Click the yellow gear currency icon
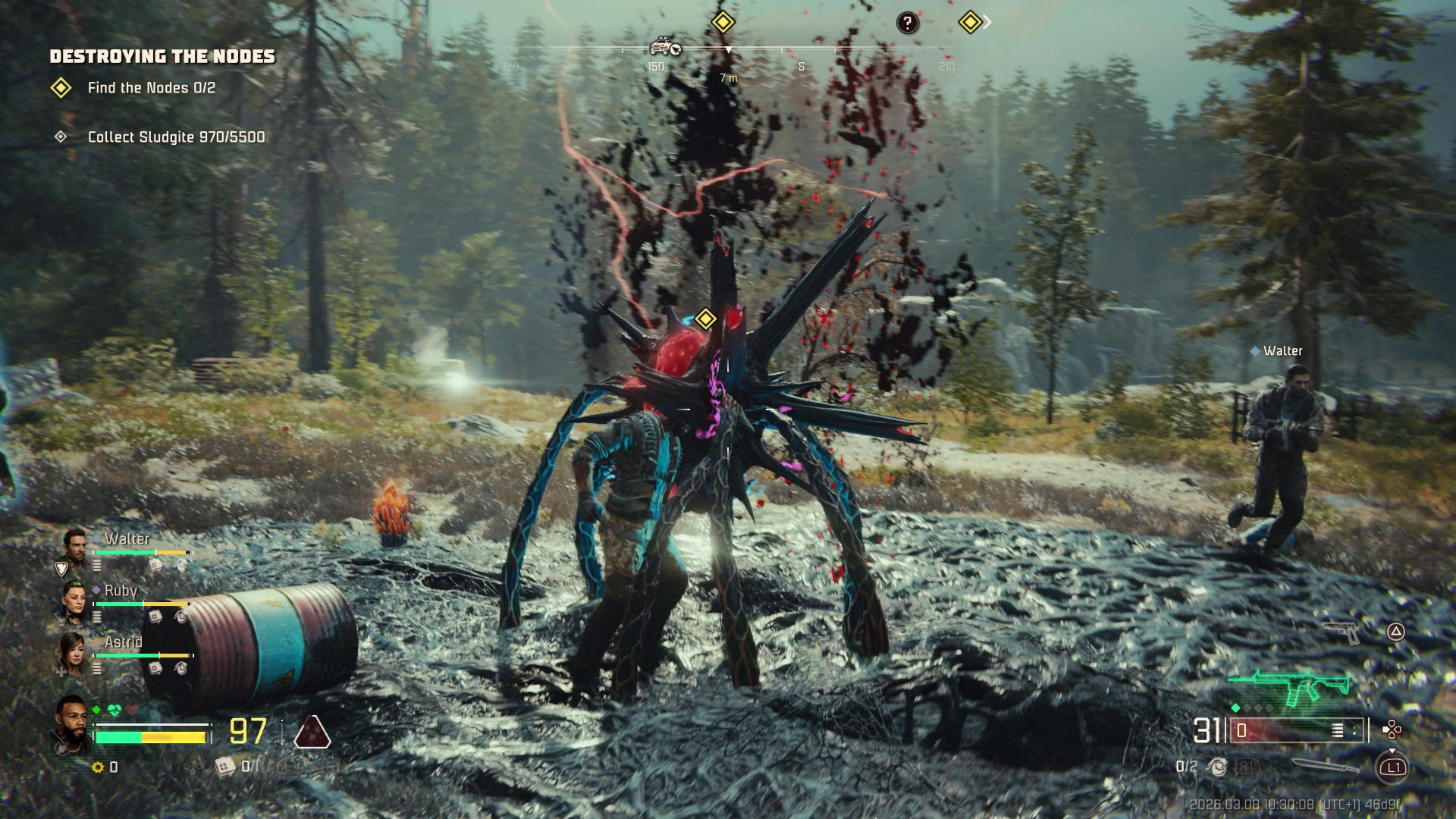1456x819 pixels. [98, 767]
